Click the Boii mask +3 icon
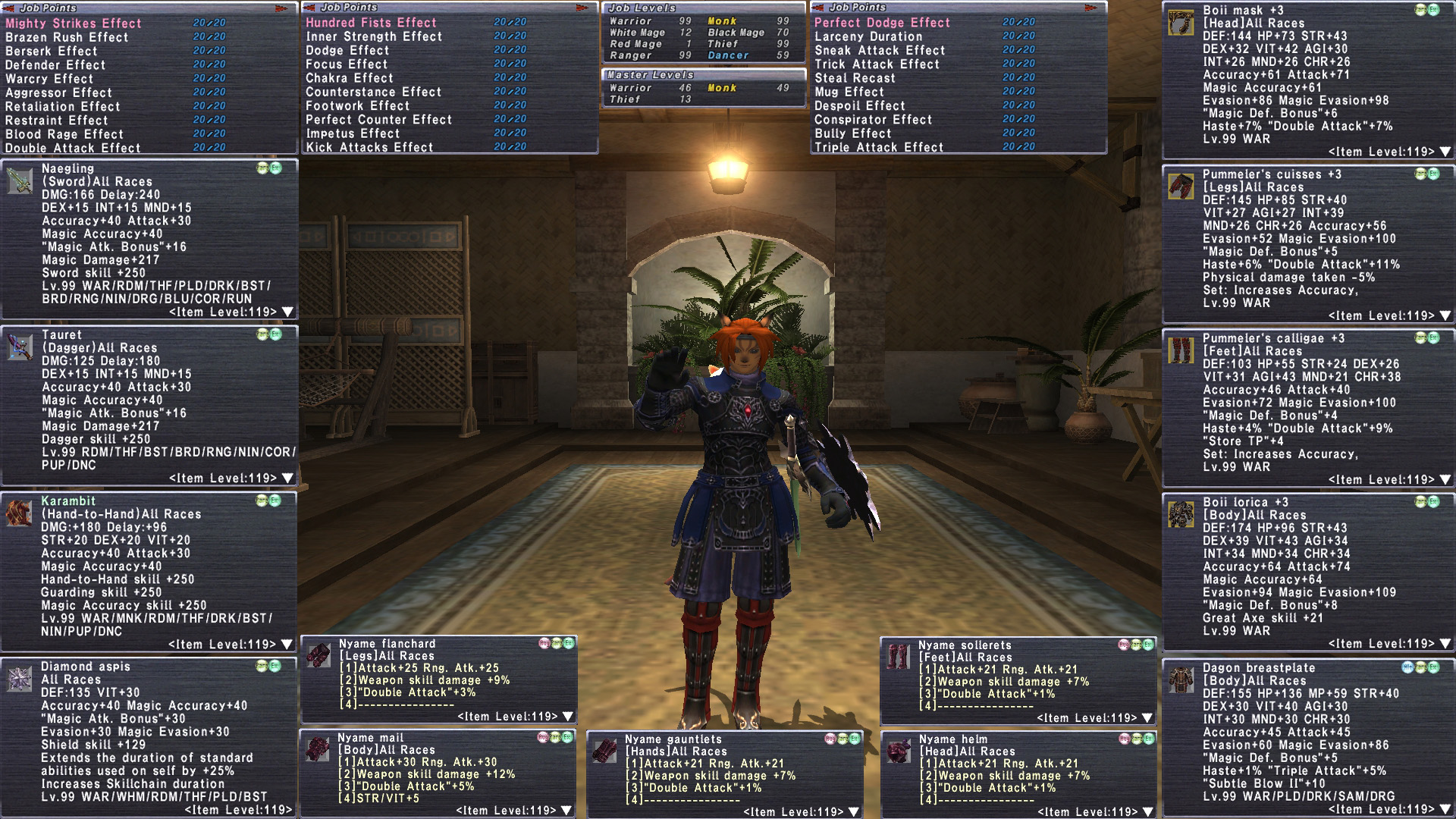 point(1181,24)
